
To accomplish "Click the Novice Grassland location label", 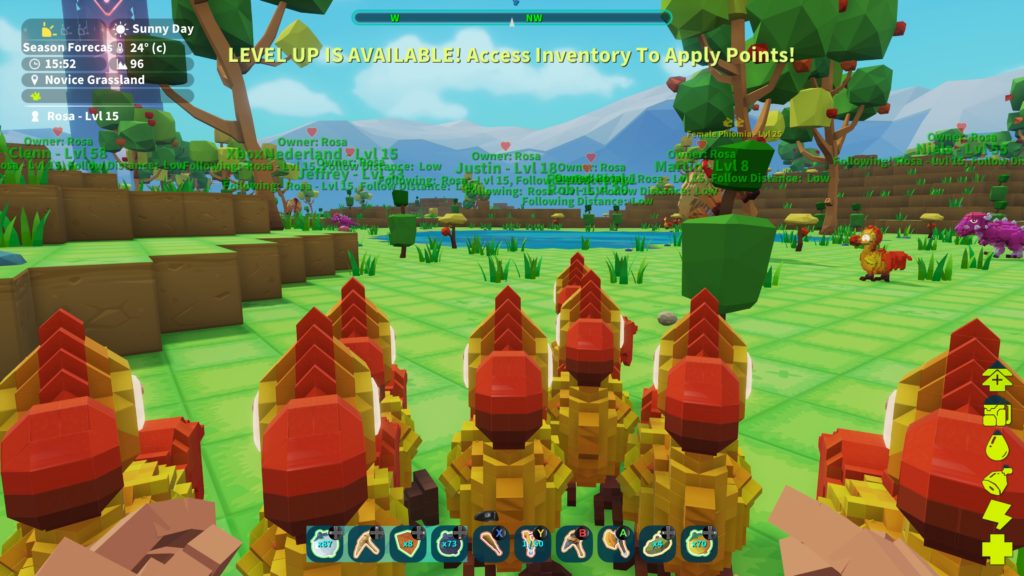I will [x=95, y=80].
